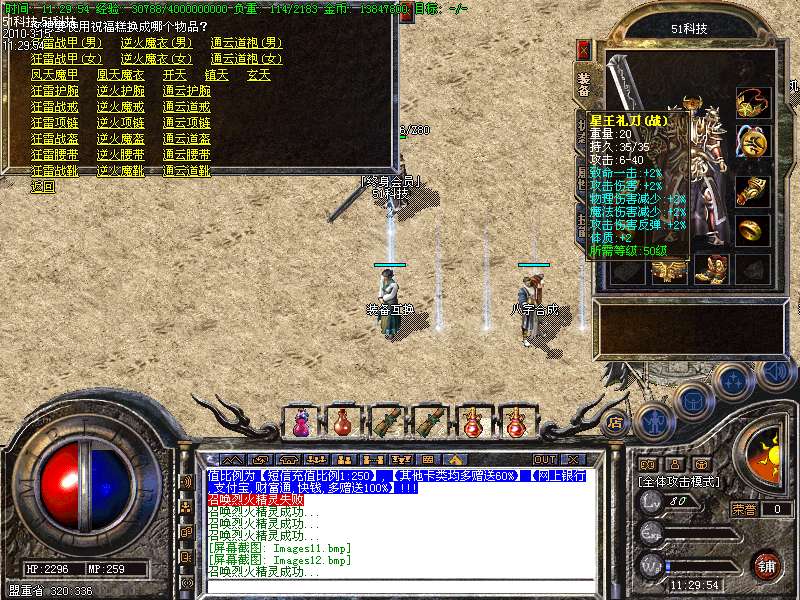Select the gold ring equipment slot
800x600 pixels.
(752, 229)
